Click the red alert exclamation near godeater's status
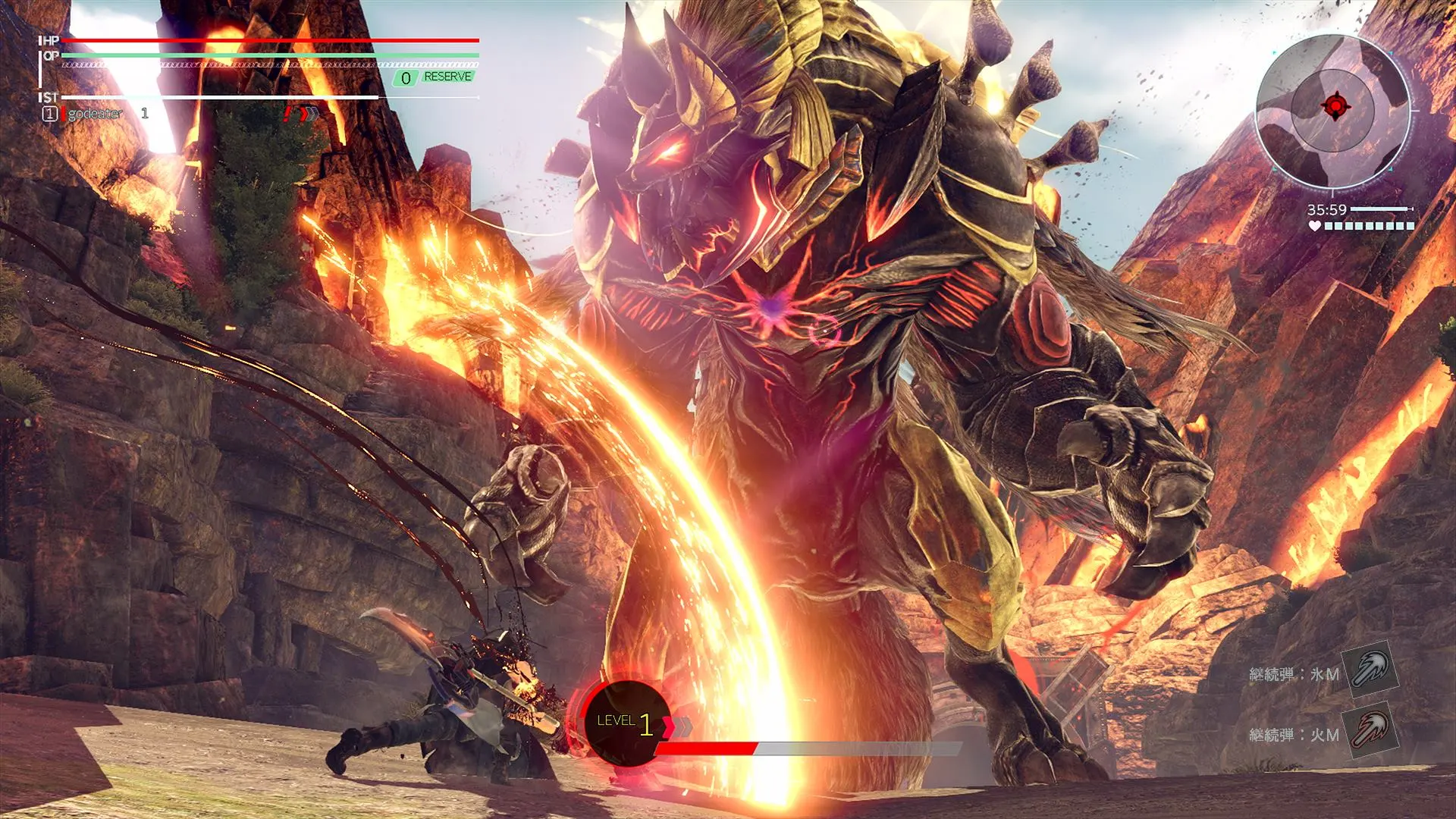The height and width of the screenshot is (819, 1456). (x=287, y=114)
